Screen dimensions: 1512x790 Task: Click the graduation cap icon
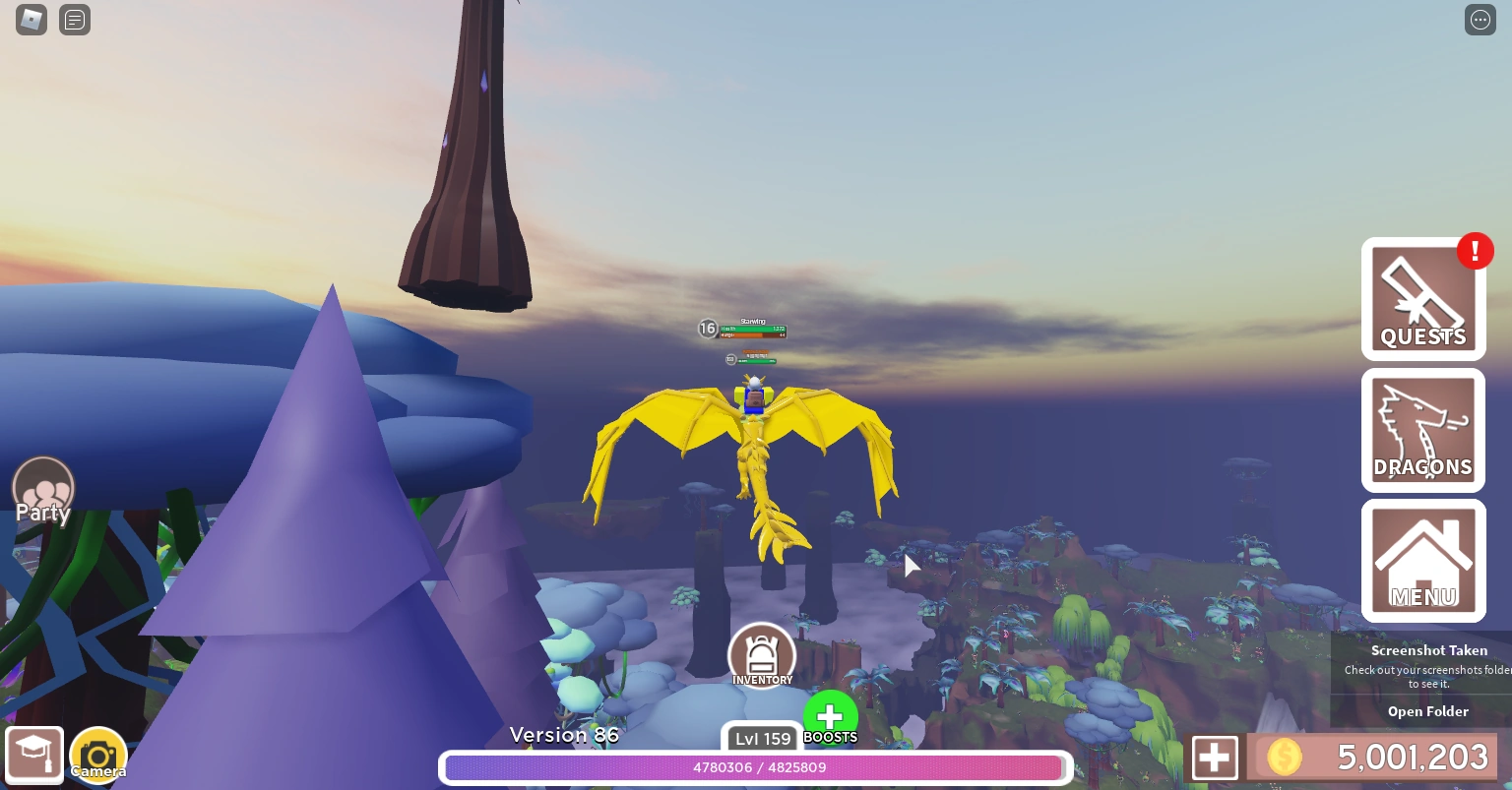[34, 754]
